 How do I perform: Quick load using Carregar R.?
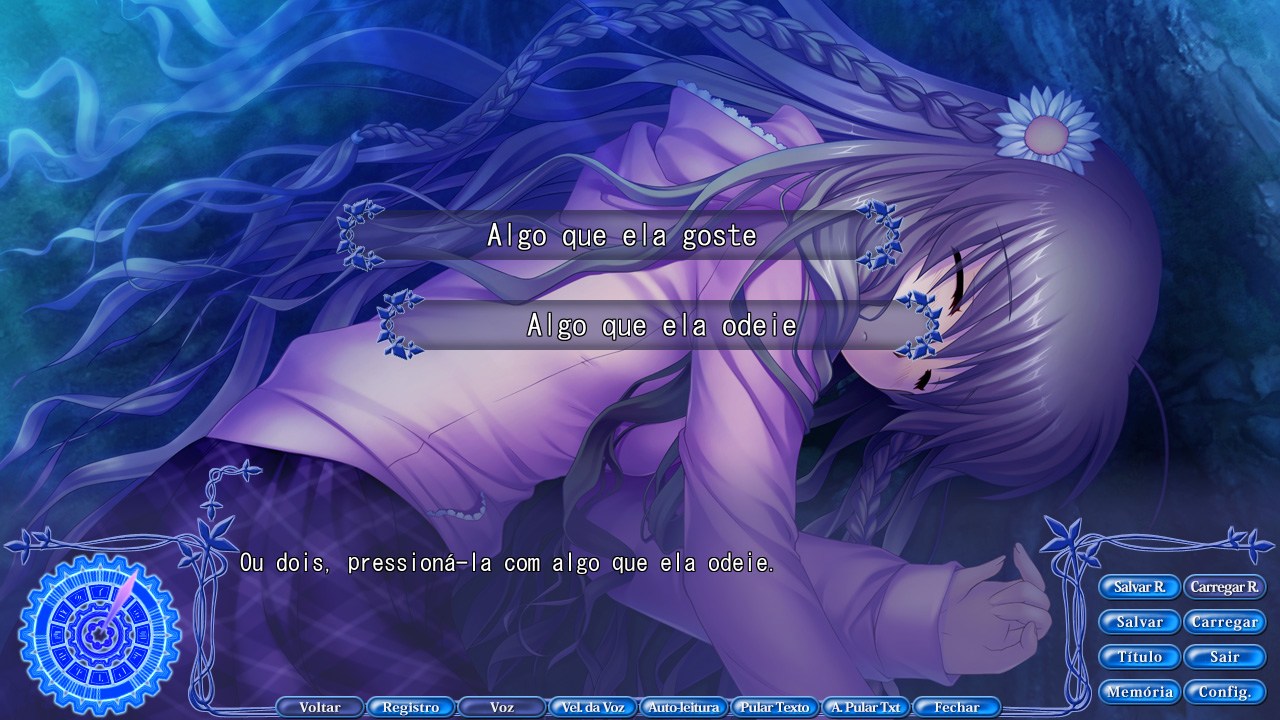(1225, 587)
